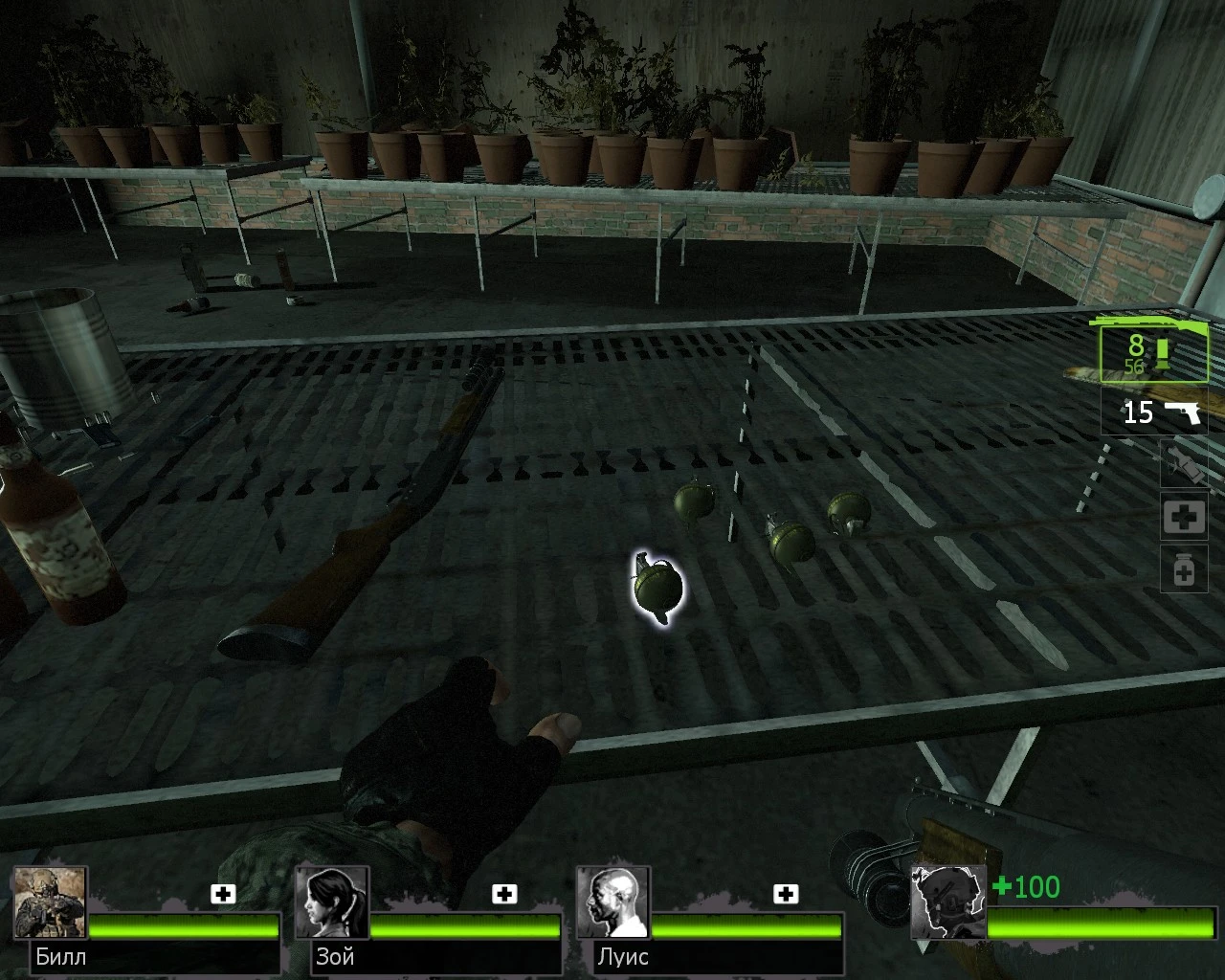Viewport: 1225px width, 980px height.
Task: Click the pain pills slot icon
Action: 1184,568
